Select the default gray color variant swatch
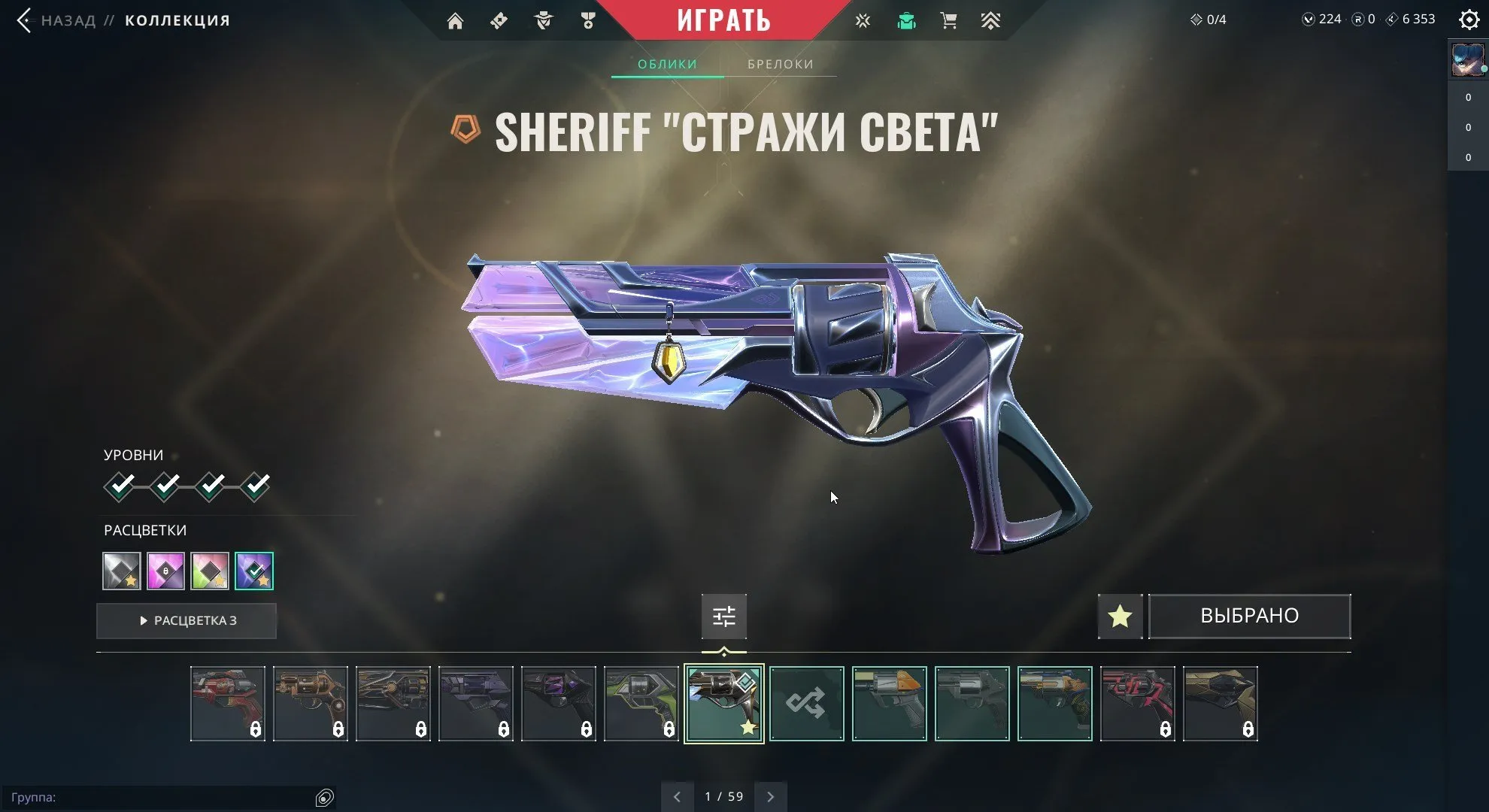 coord(121,571)
